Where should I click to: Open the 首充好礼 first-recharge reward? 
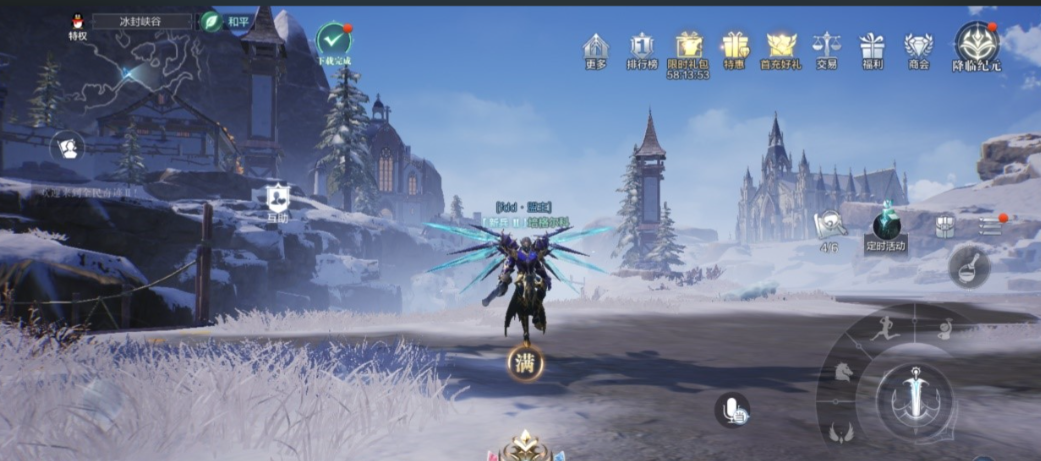[781, 48]
